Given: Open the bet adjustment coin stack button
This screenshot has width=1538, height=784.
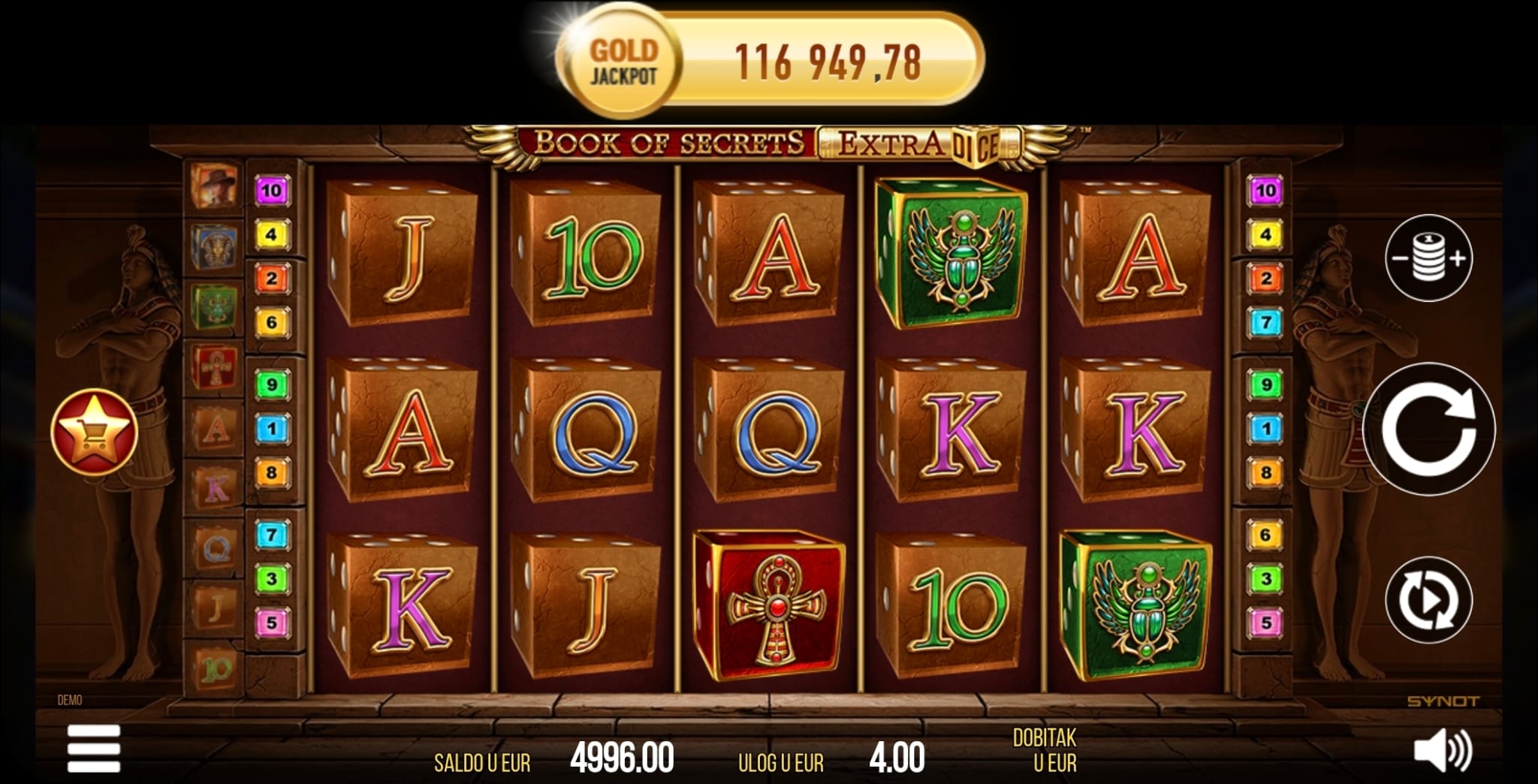Looking at the screenshot, I should (1428, 258).
